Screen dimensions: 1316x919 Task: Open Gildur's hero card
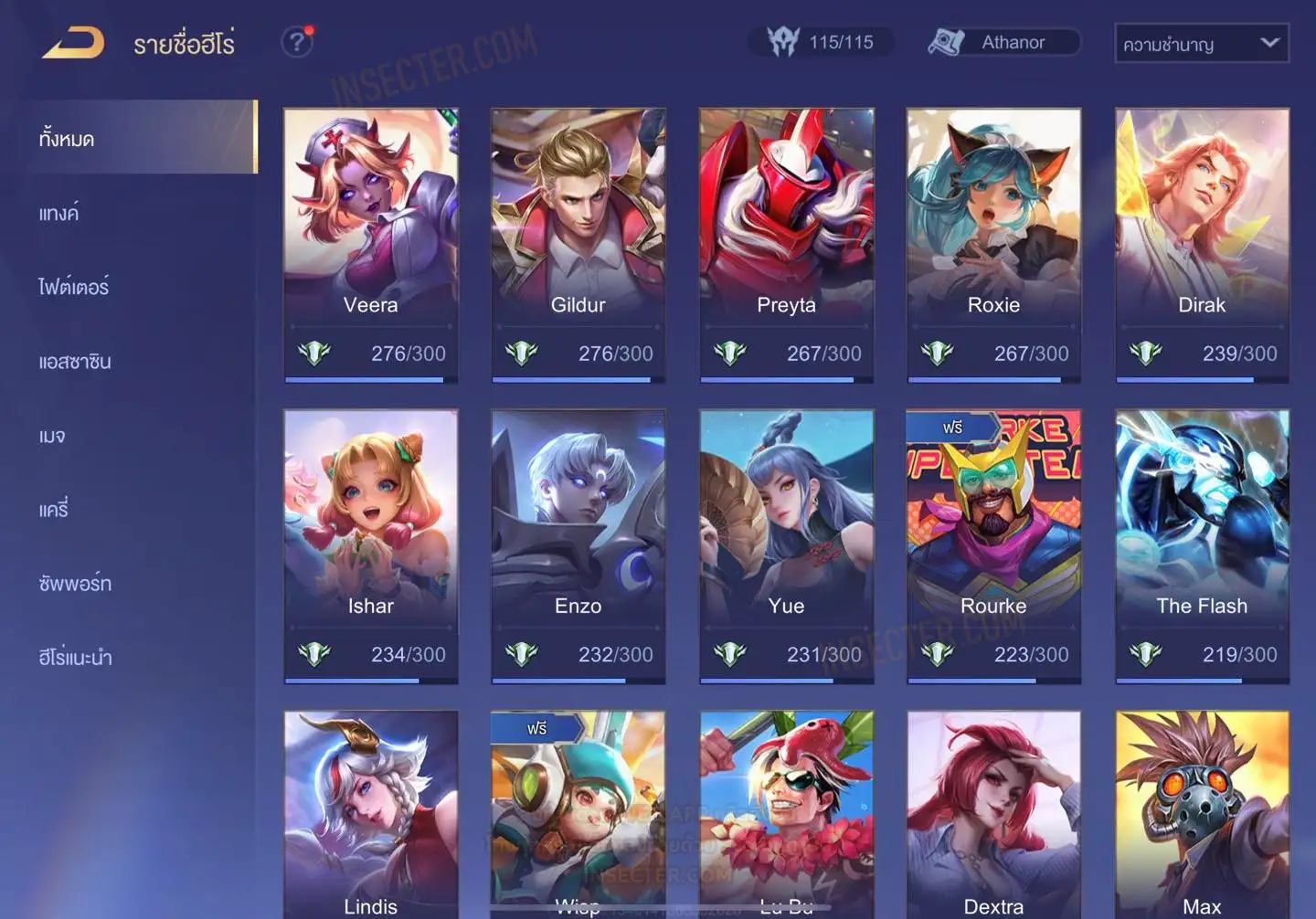(x=578, y=244)
